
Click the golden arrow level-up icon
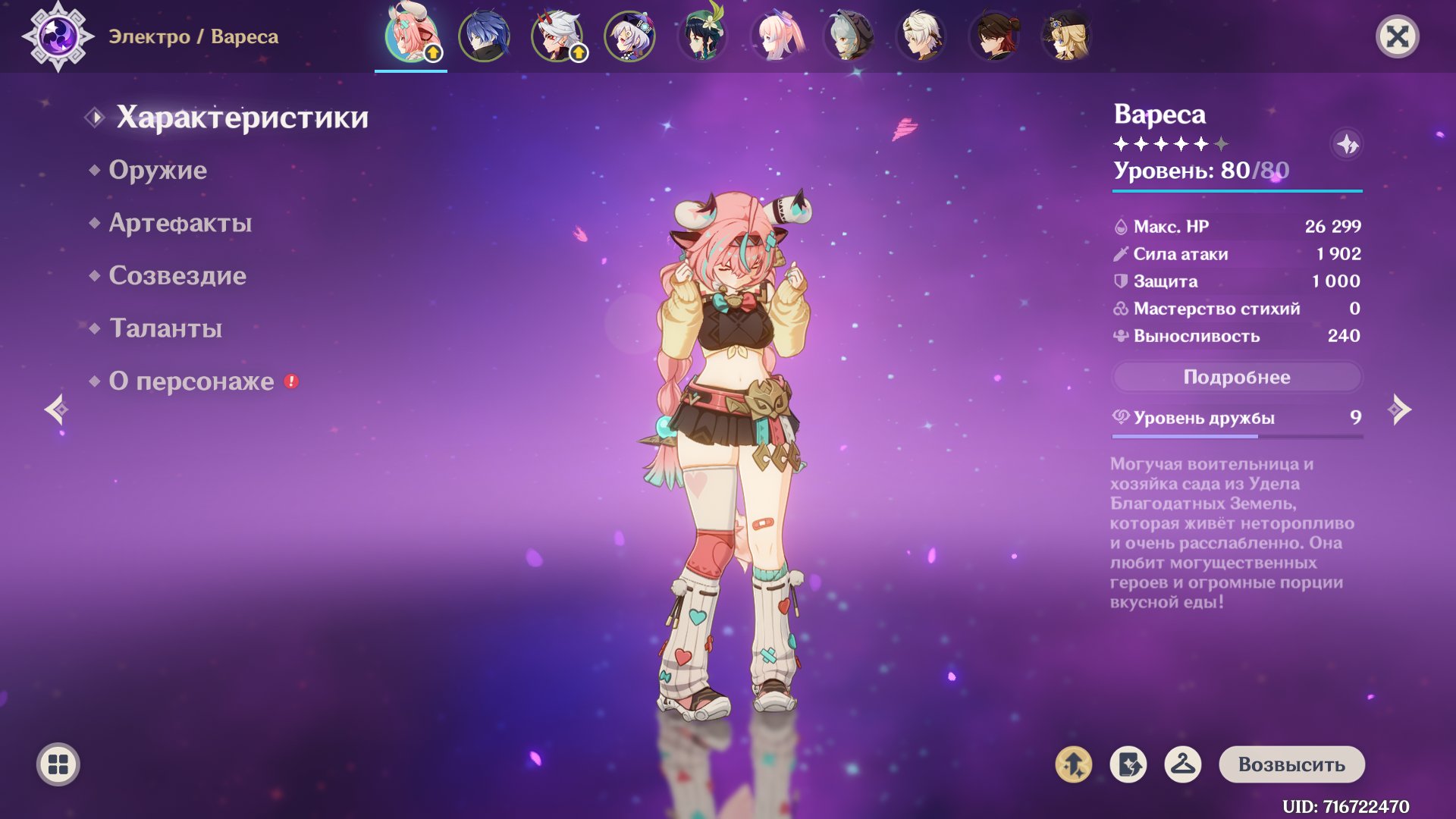(x=1073, y=764)
